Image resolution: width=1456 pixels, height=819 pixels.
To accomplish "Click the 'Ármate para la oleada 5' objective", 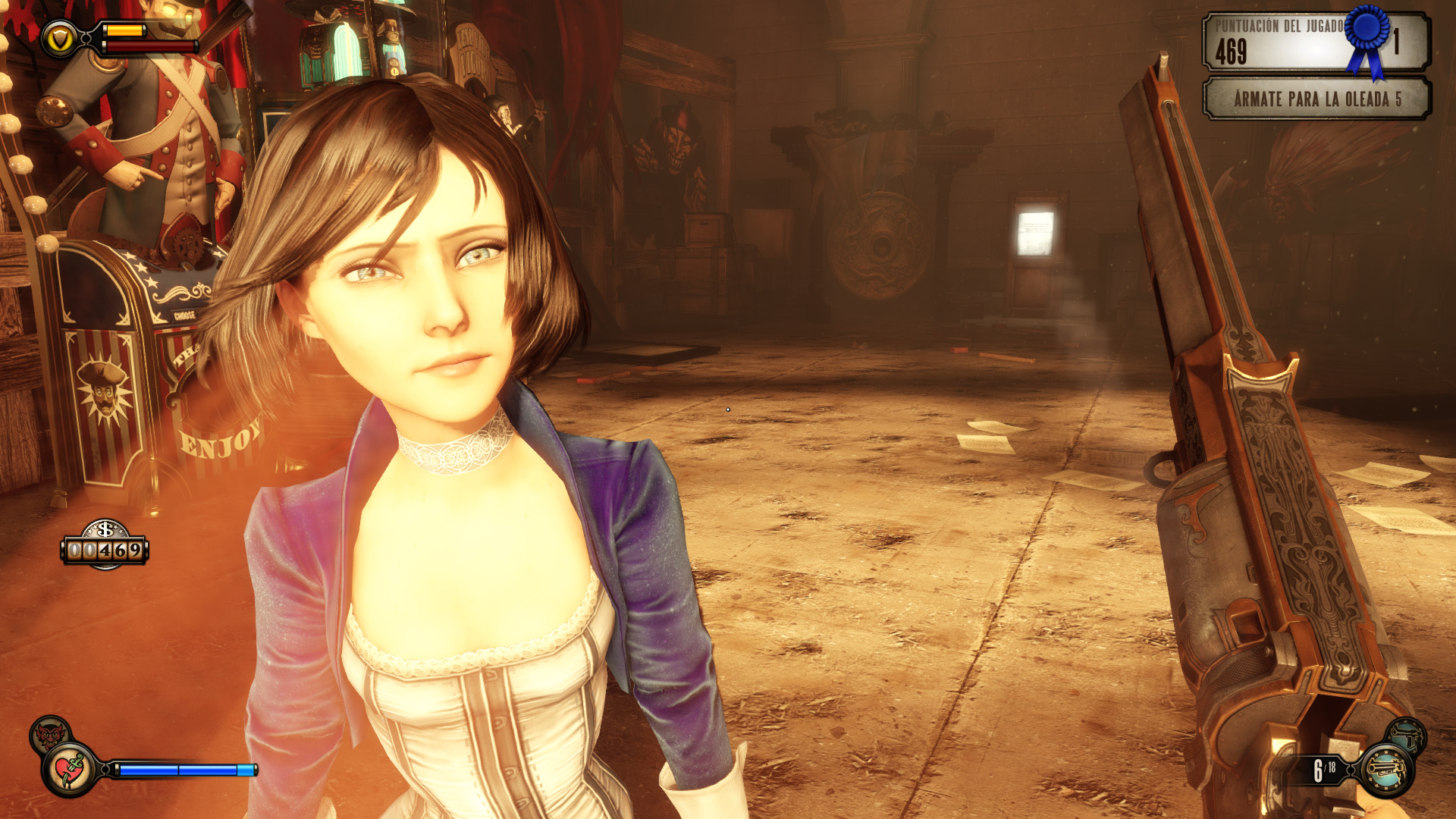I will [1316, 99].
